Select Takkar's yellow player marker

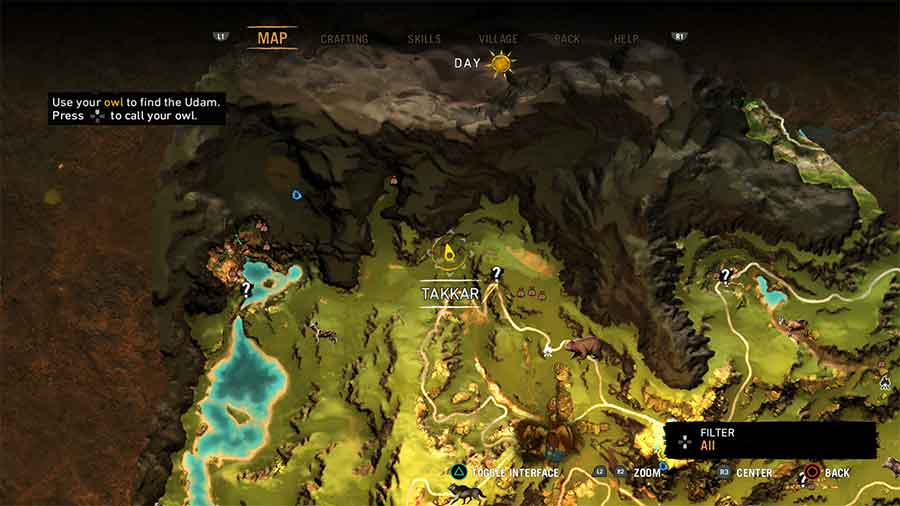450,252
